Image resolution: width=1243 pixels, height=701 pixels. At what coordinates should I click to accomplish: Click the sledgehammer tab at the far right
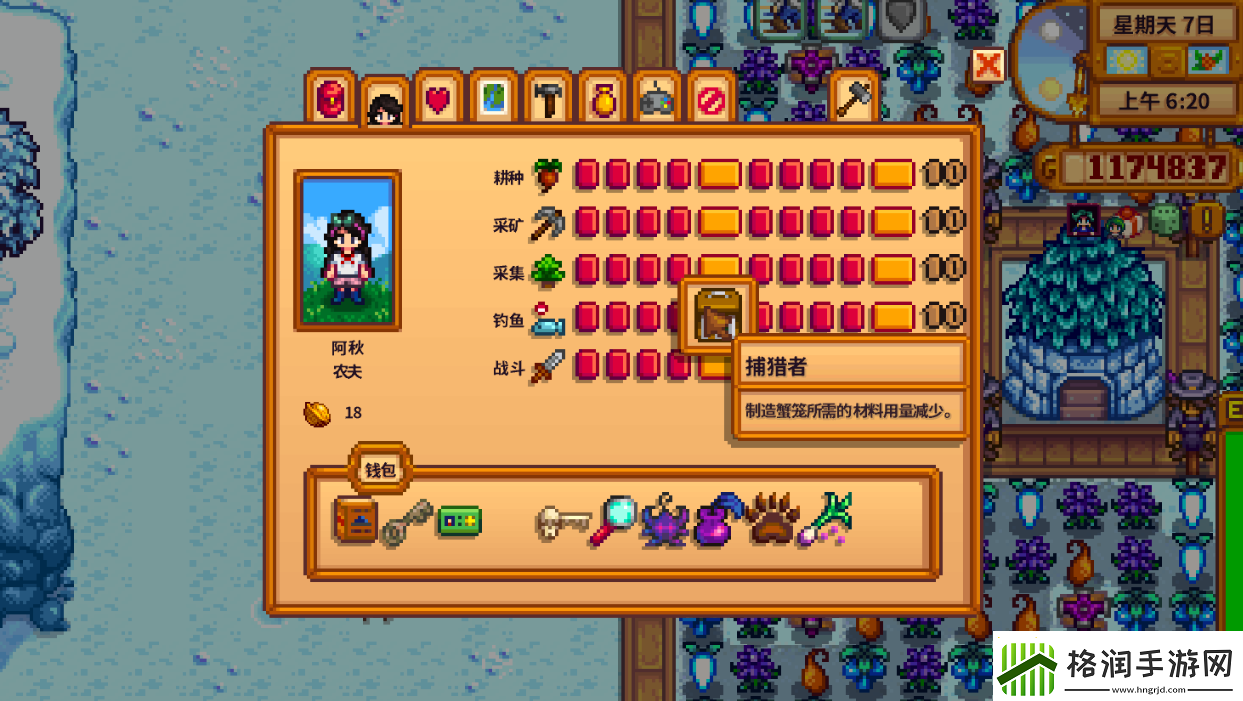(855, 99)
